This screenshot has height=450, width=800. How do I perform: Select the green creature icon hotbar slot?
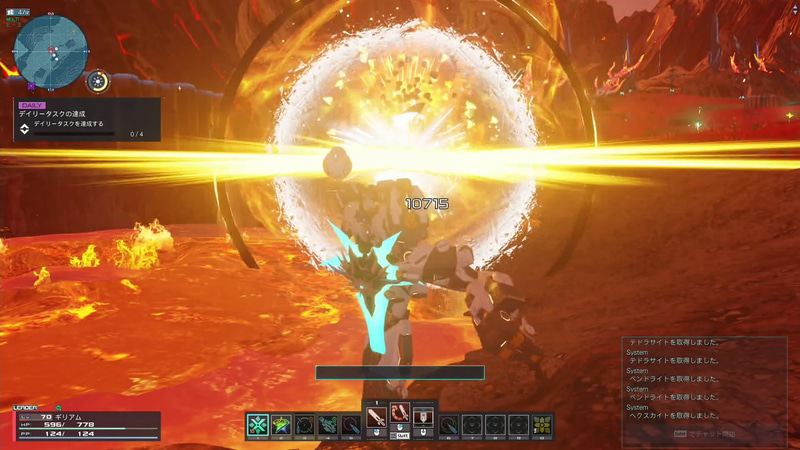tap(328, 425)
